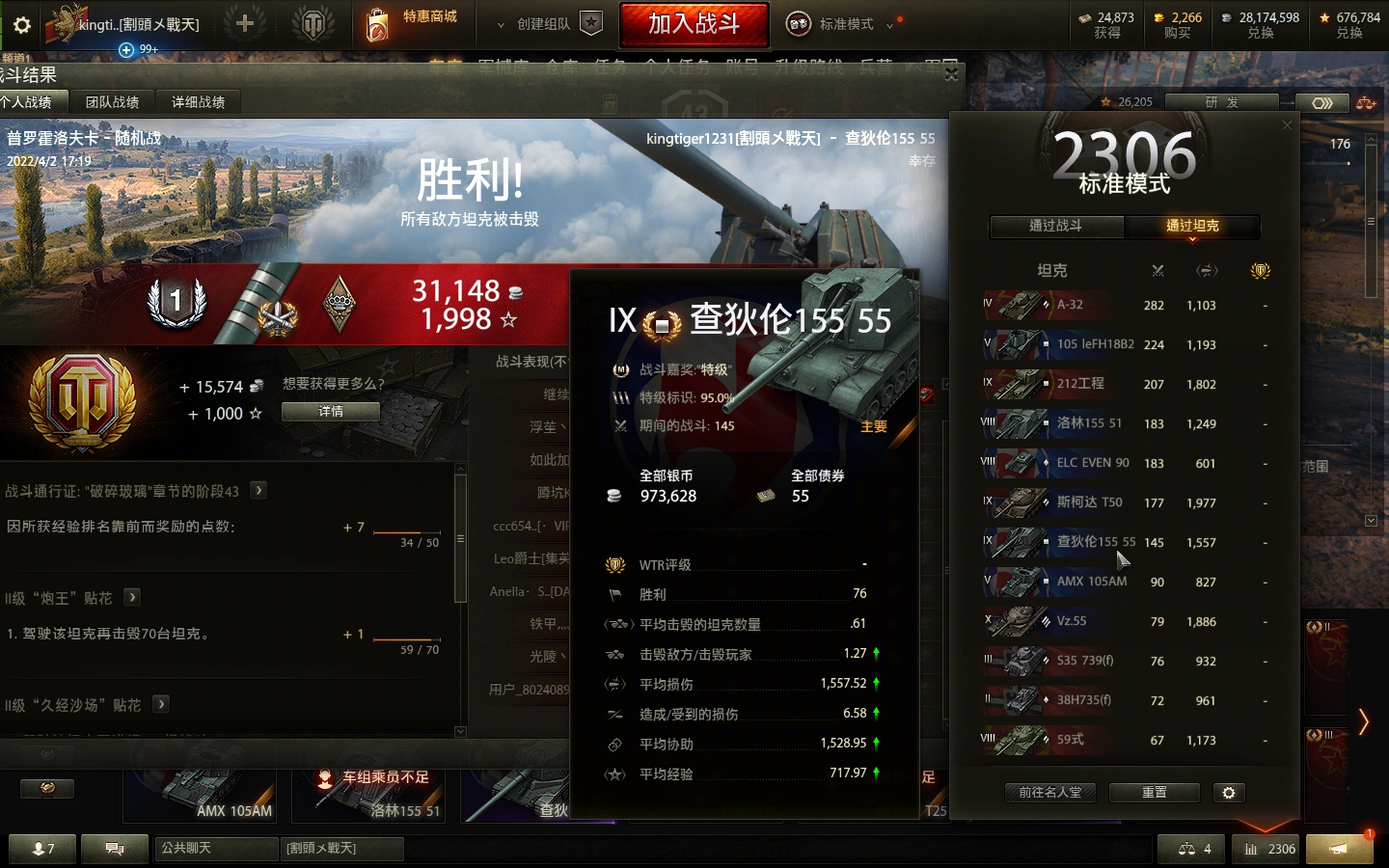This screenshot has width=1389, height=868.
Task: Switch to the 通过战斗 tab
Action: click(x=1055, y=226)
